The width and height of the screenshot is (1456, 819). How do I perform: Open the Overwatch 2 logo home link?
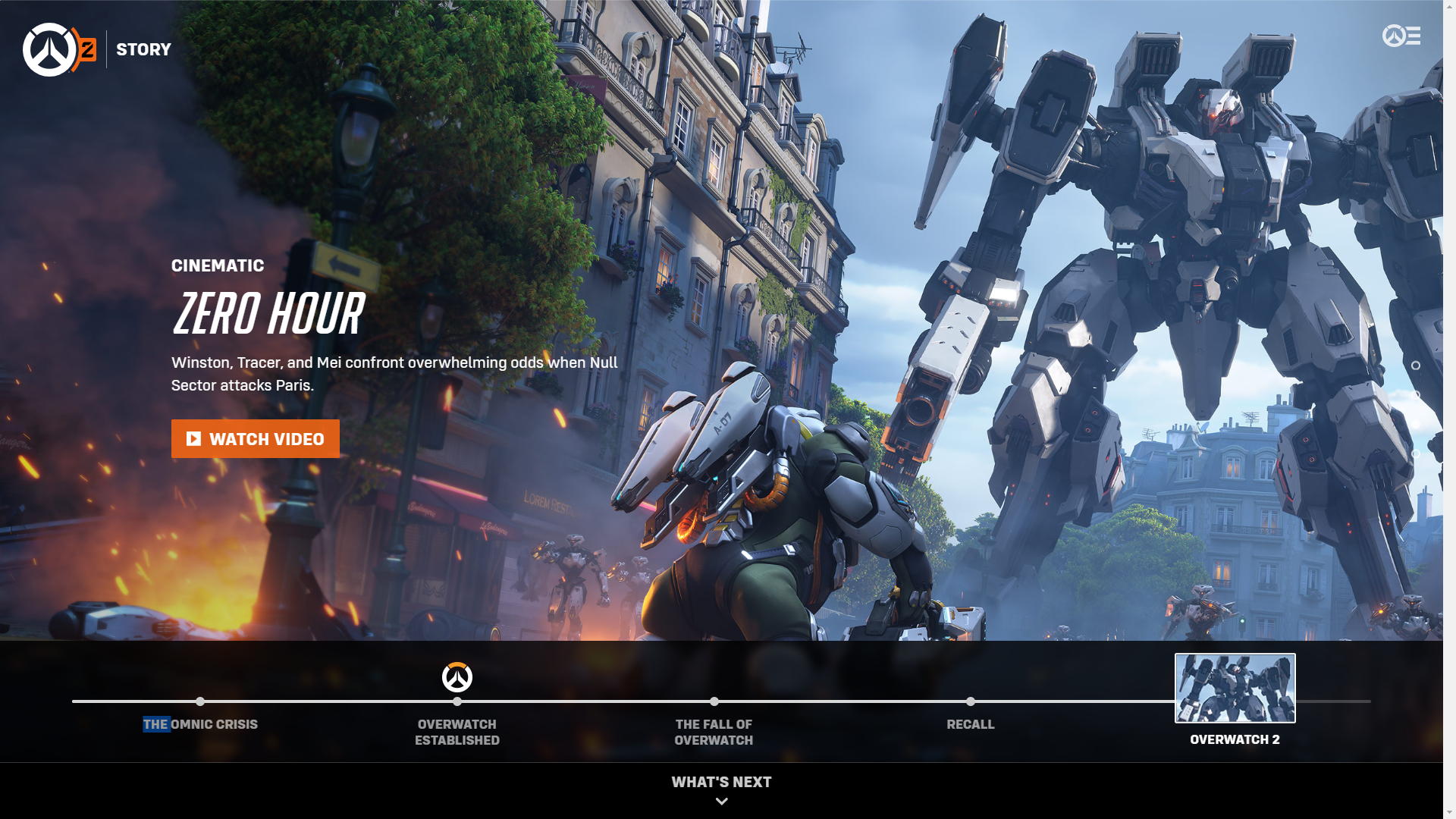click(x=59, y=50)
